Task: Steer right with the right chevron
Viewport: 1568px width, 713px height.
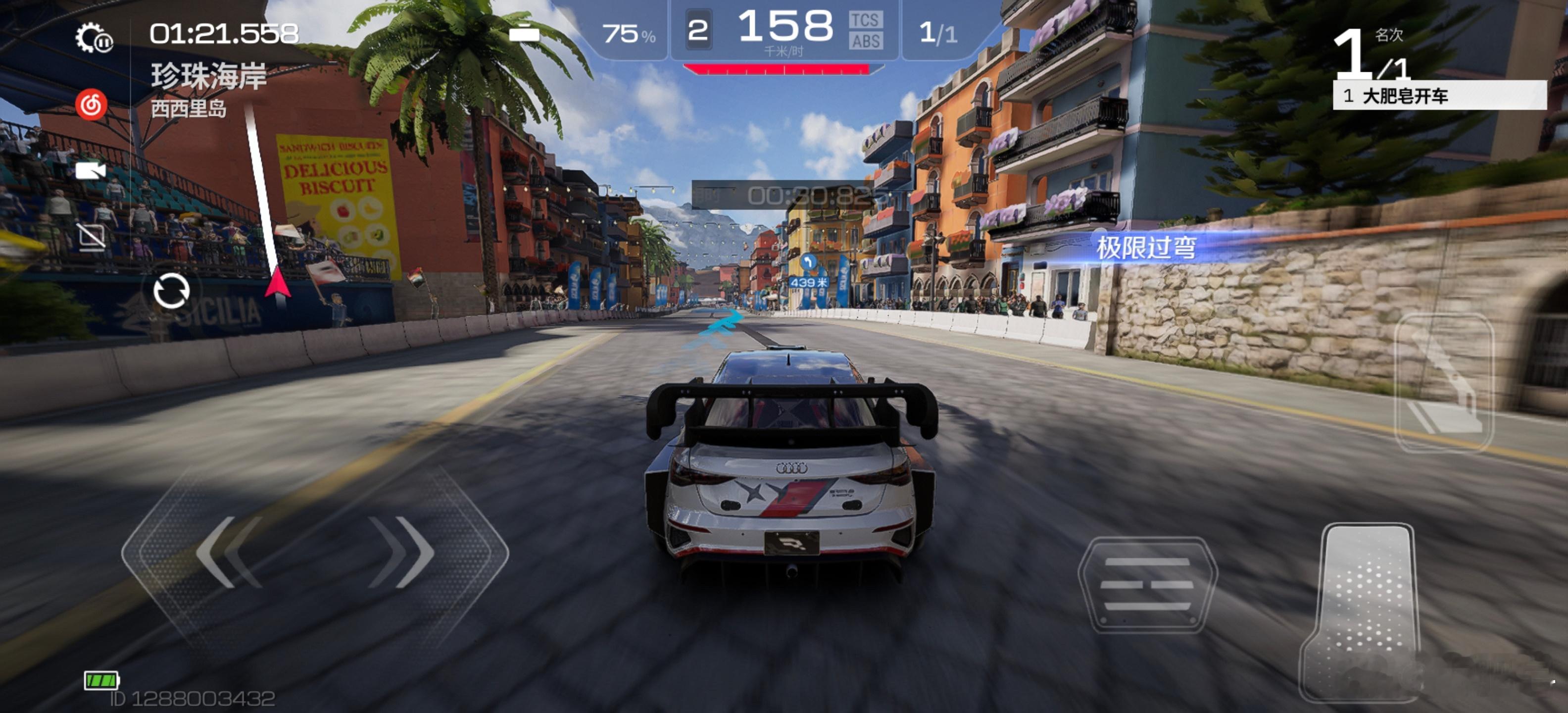Action: tap(403, 552)
